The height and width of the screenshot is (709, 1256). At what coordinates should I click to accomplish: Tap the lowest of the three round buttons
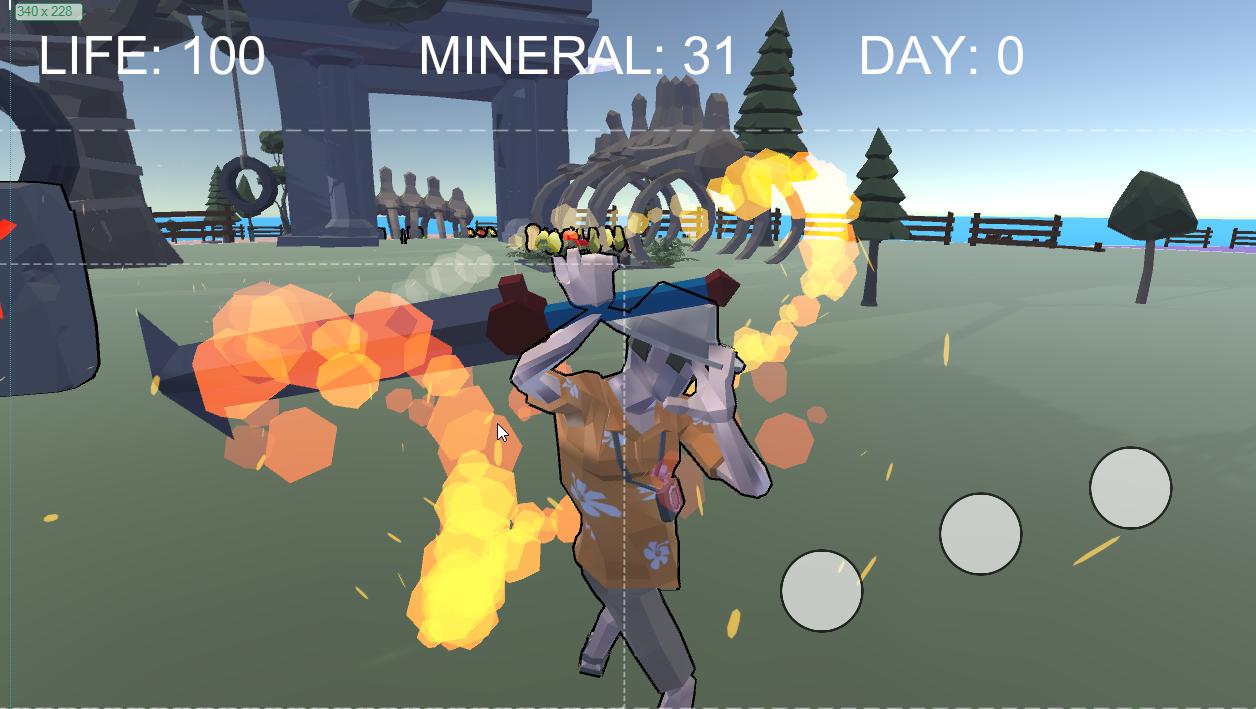tap(821, 591)
